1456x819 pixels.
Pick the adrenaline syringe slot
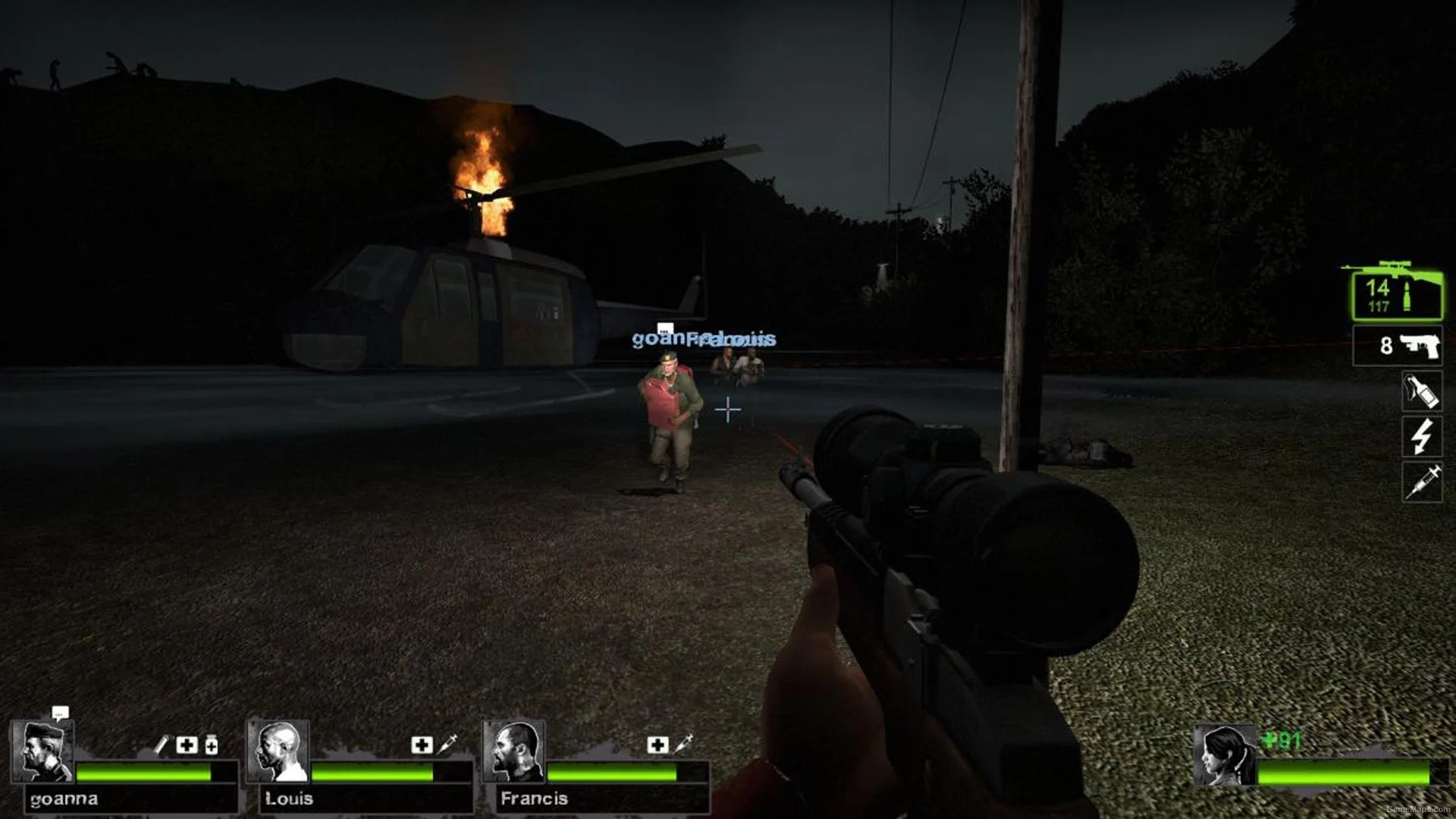[x=1421, y=482]
